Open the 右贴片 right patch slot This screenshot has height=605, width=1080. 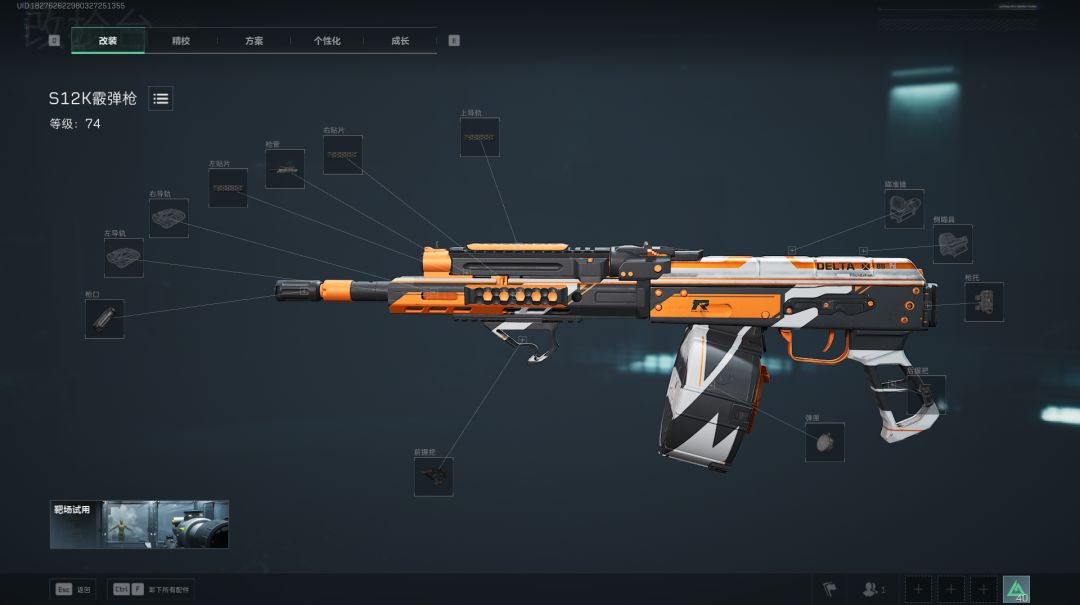(x=343, y=155)
